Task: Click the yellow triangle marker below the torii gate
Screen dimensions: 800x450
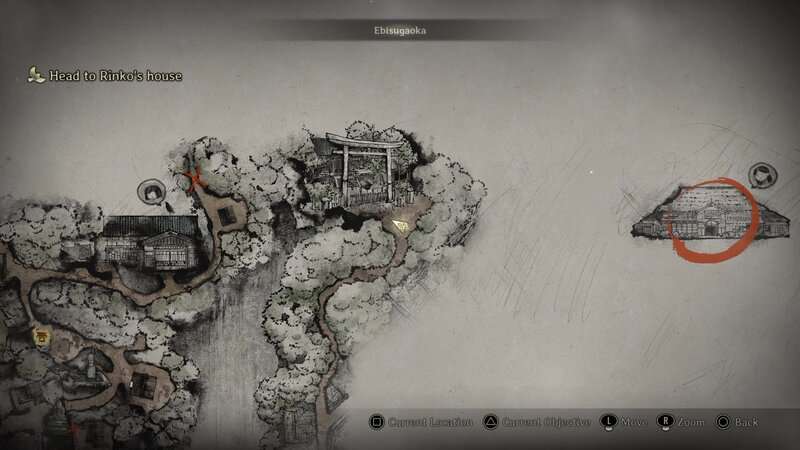Action: tap(401, 226)
